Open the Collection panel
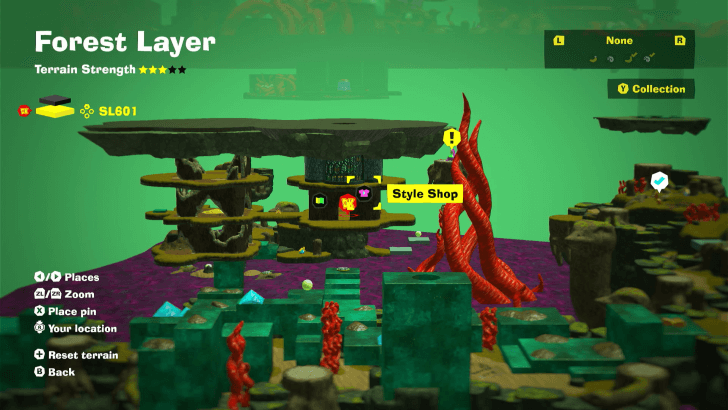Viewport: 728px width, 410px height. 651,89
